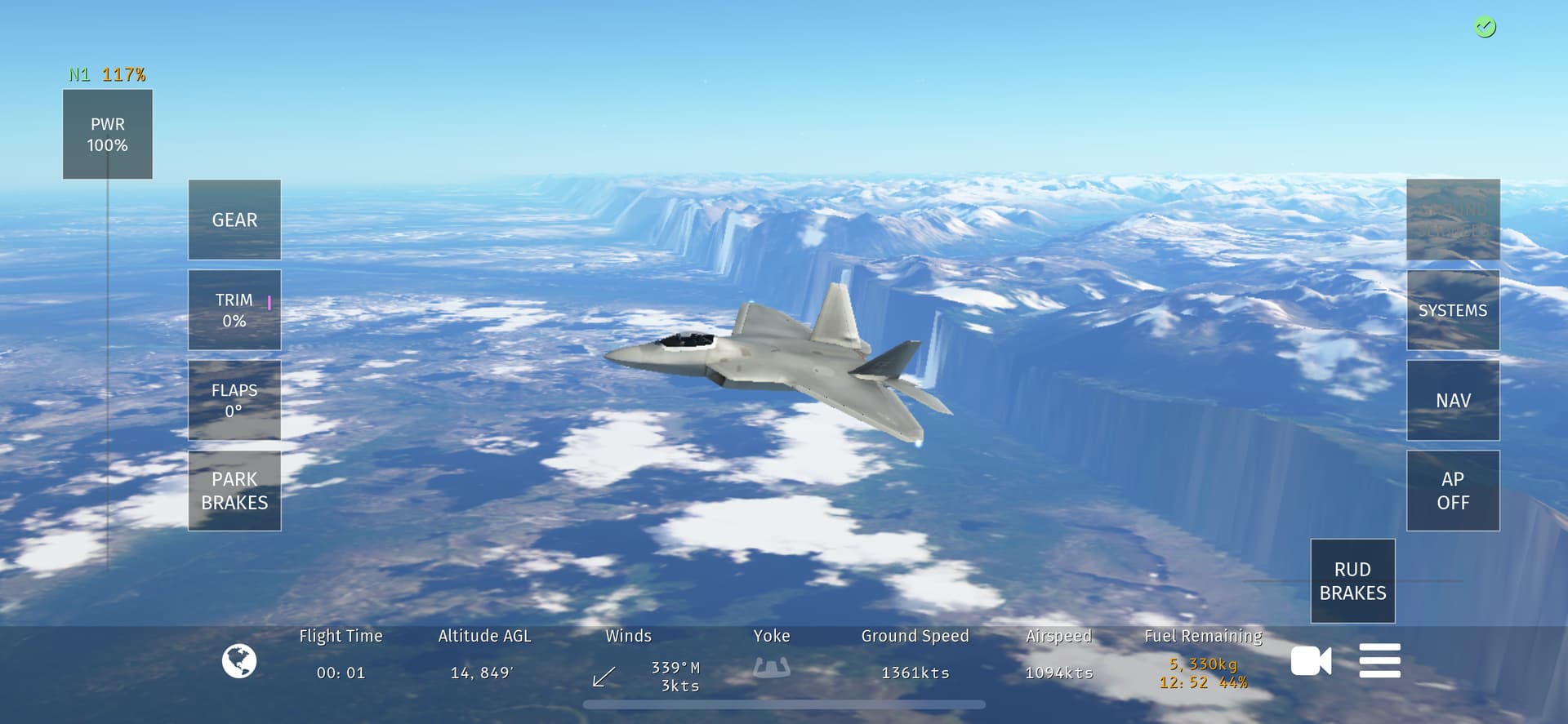The width and height of the screenshot is (1568, 724).
Task: Engage the PARK BRAKES button
Action: [234, 491]
